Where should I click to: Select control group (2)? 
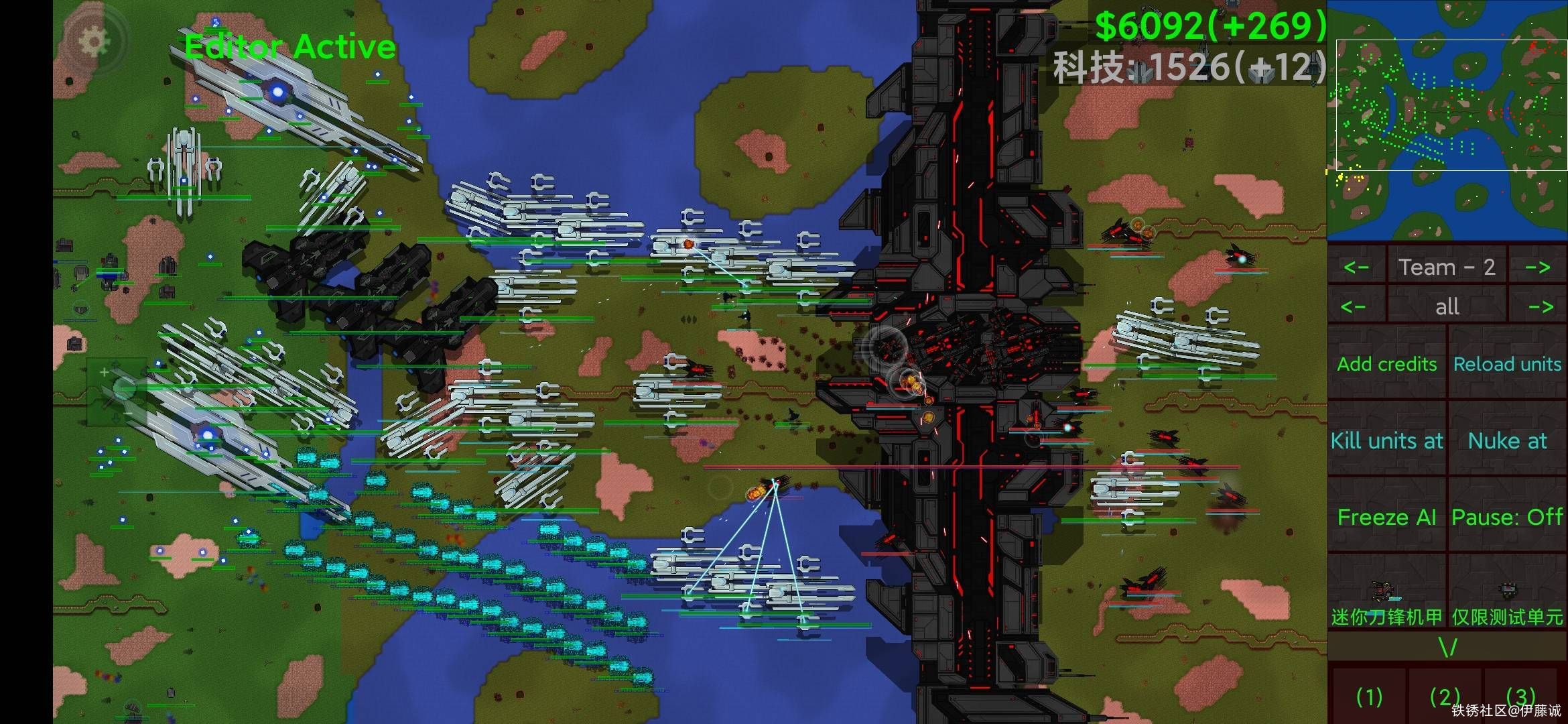click(1444, 697)
